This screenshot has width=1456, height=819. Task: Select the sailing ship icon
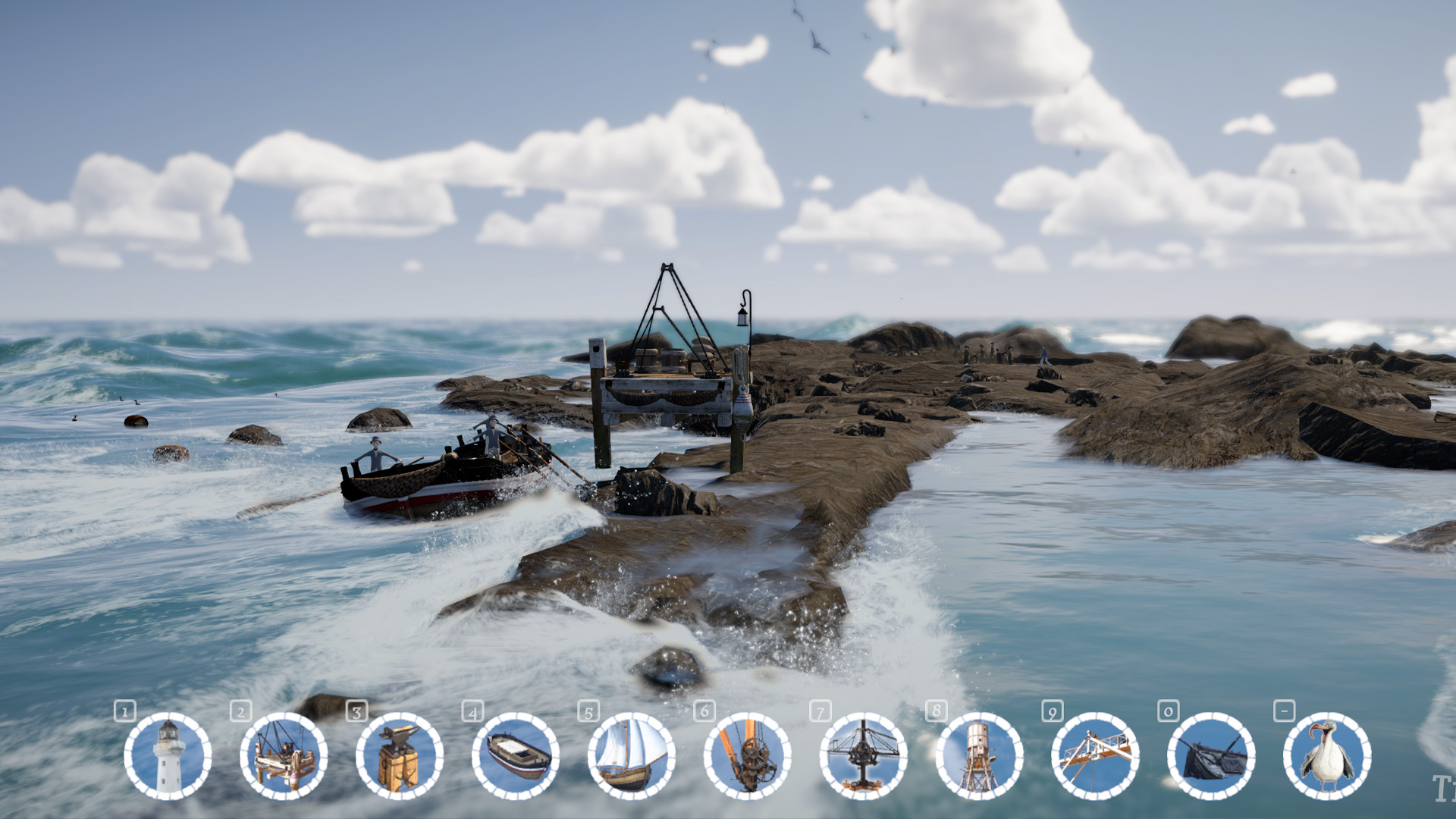click(632, 756)
